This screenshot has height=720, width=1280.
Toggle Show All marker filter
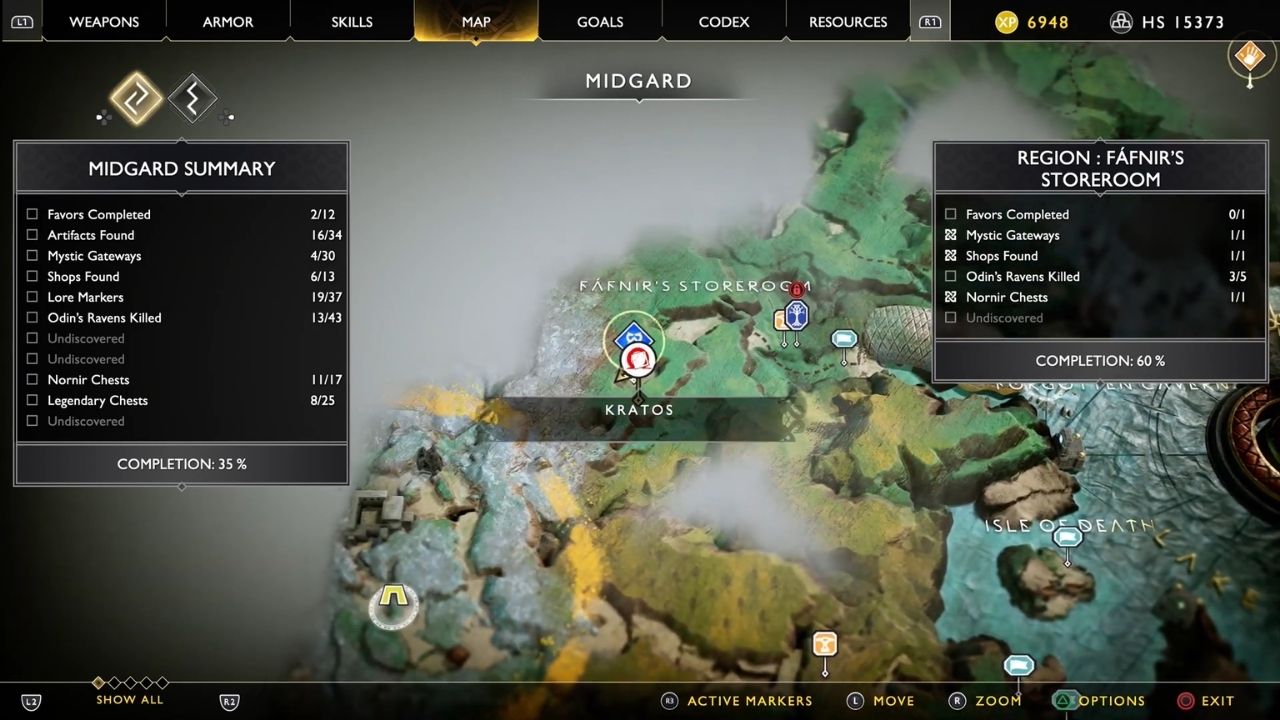(130, 699)
